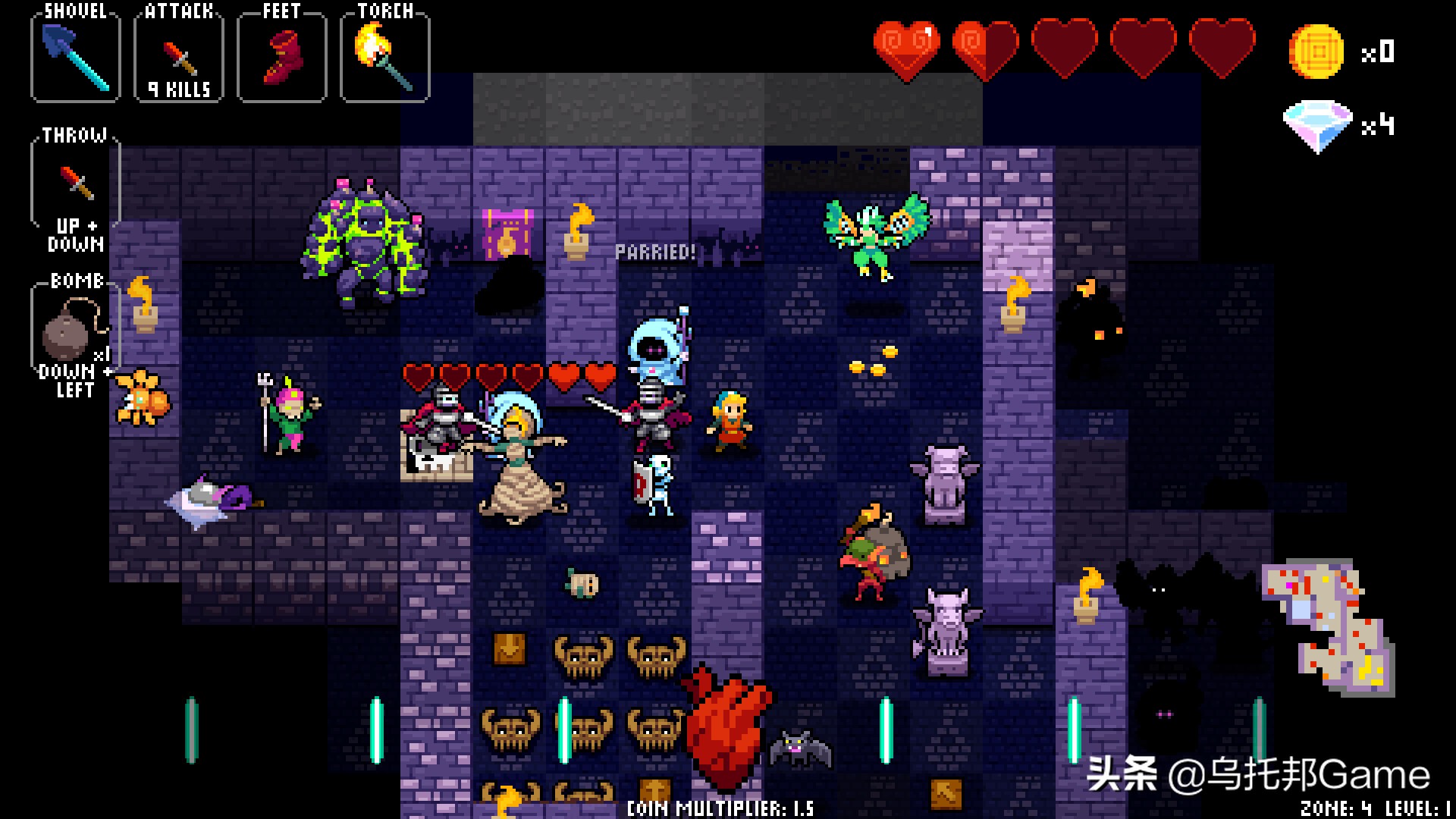Click the Attack dagger slot
1456x819 pixels.
coord(179,59)
